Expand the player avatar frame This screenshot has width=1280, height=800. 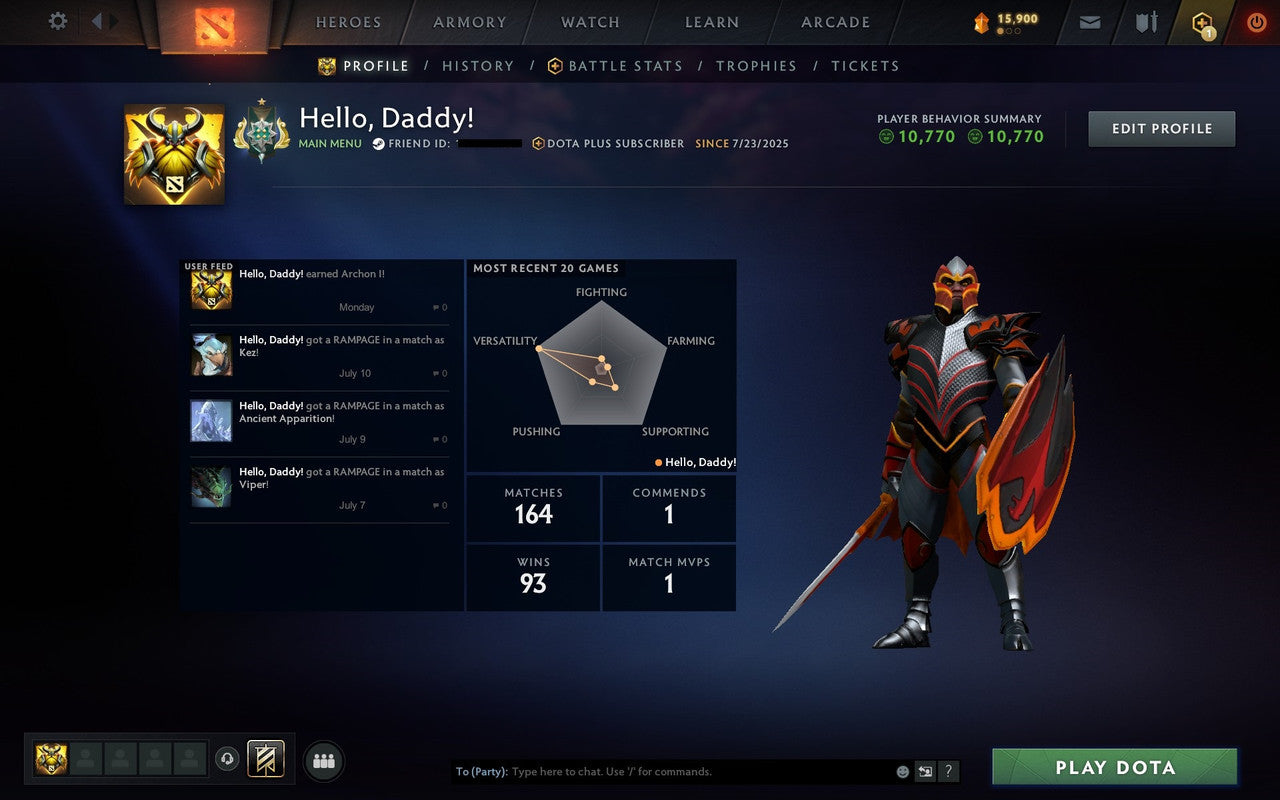point(173,150)
